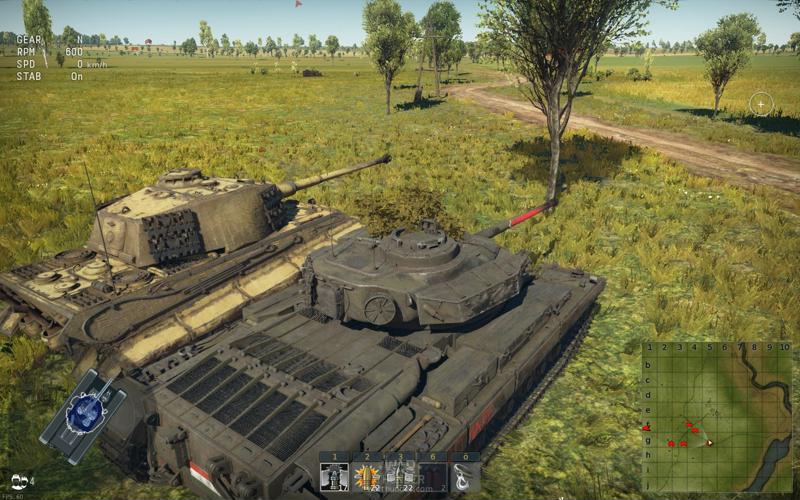Use the tow hook action

pos(464,474)
